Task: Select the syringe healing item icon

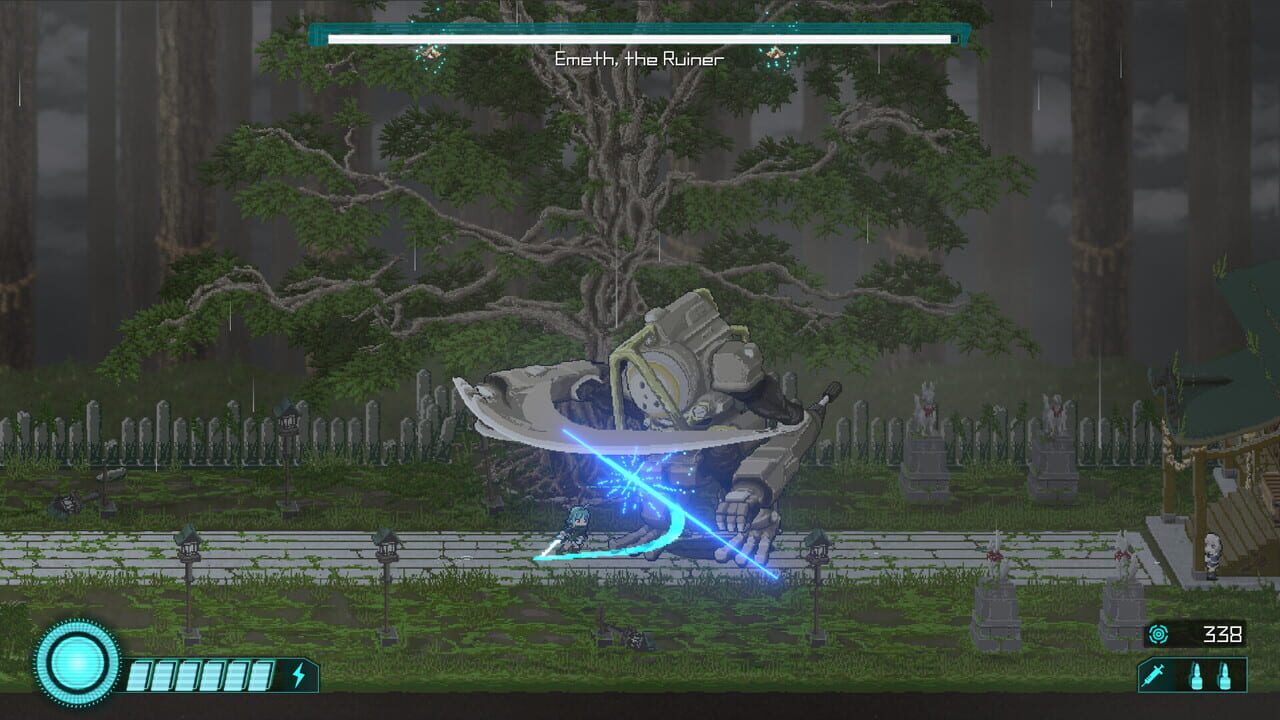Action: click(x=1154, y=676)
